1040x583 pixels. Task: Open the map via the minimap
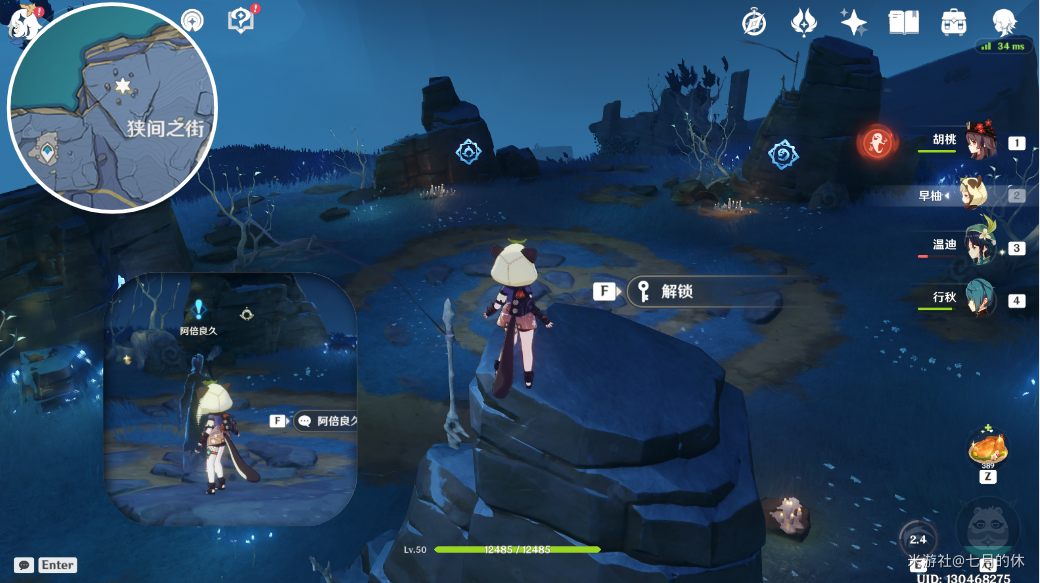pos(112,108)
